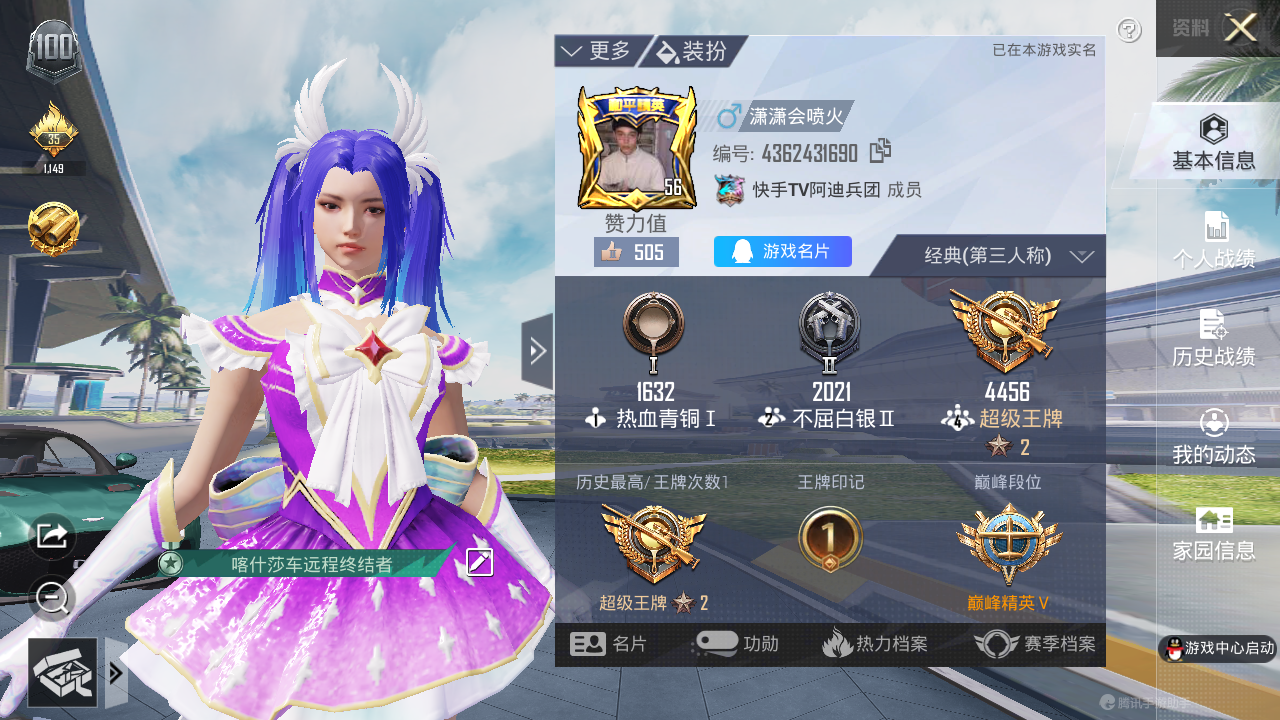Open the 热力档案 tab
Image resolution: width=1280 pixels, height=720 pixels.
pos(875,645)
